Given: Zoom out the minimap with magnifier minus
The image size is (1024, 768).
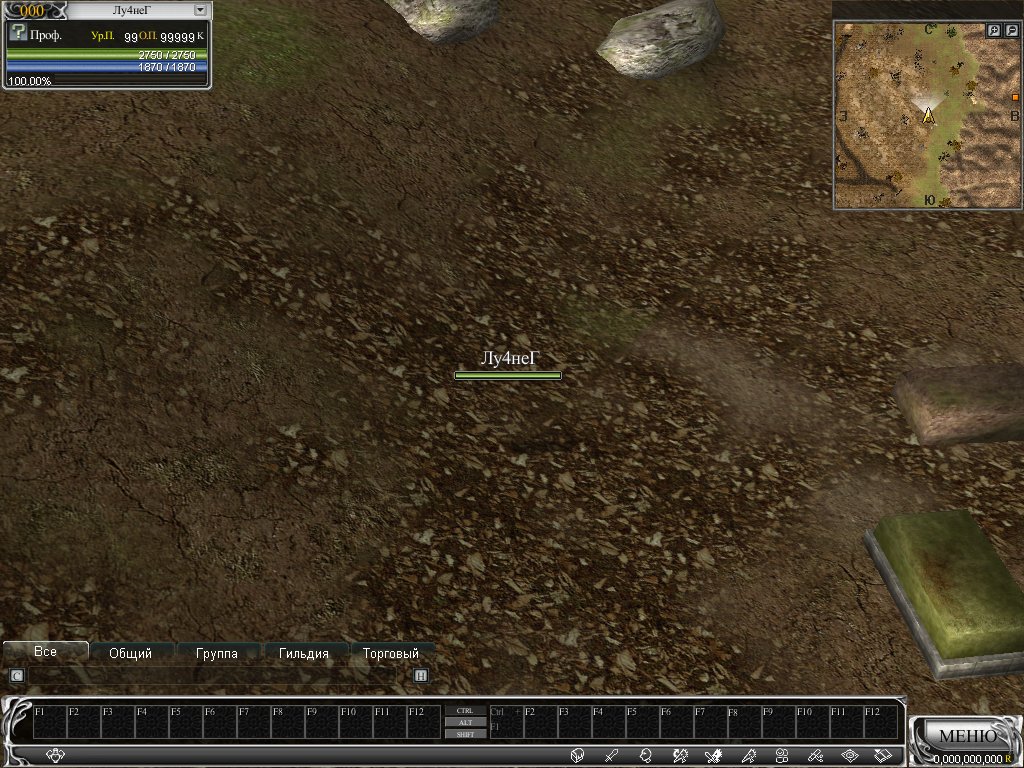Looking at the screenshot, I should click(1011, 31).
